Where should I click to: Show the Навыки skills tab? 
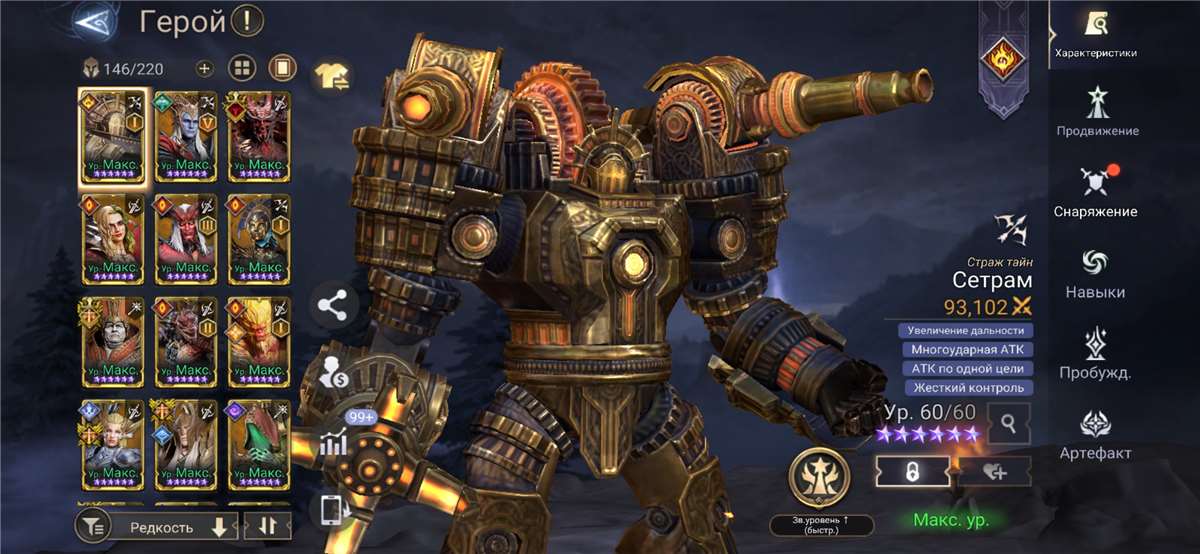coord(1095,273)
